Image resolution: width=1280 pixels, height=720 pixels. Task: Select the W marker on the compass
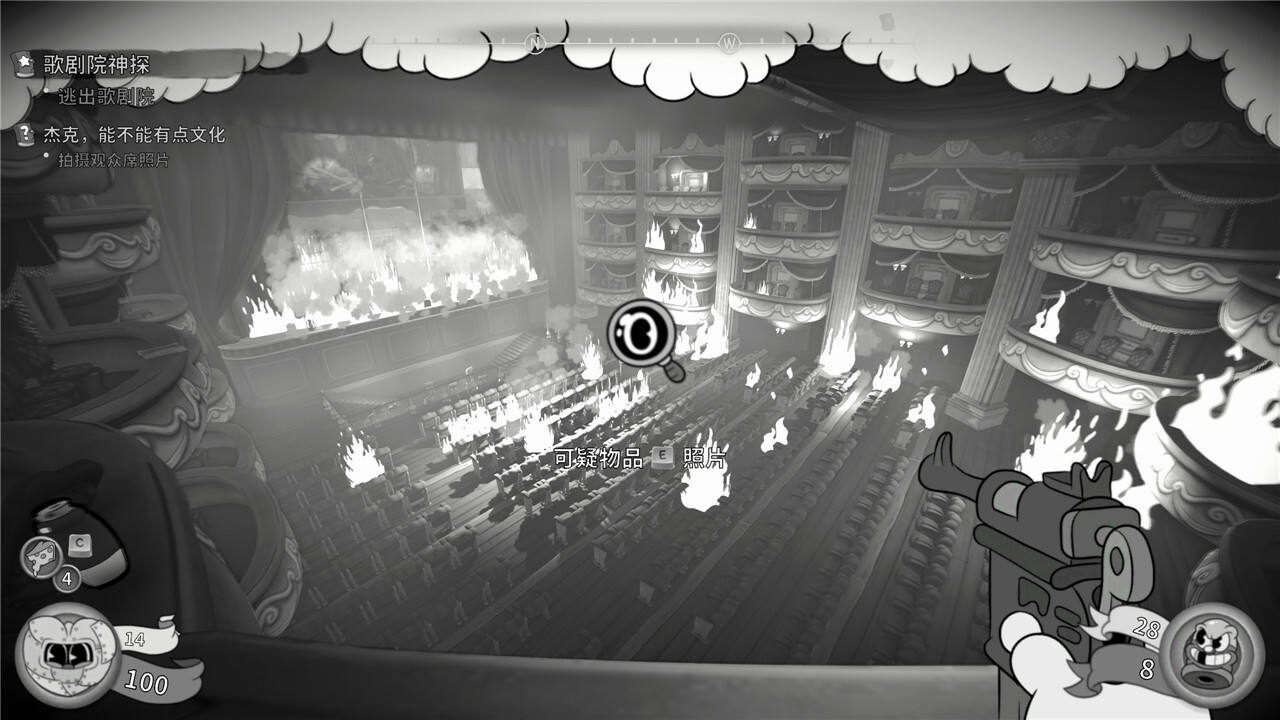pyautogui.click(x=728, y=43)
